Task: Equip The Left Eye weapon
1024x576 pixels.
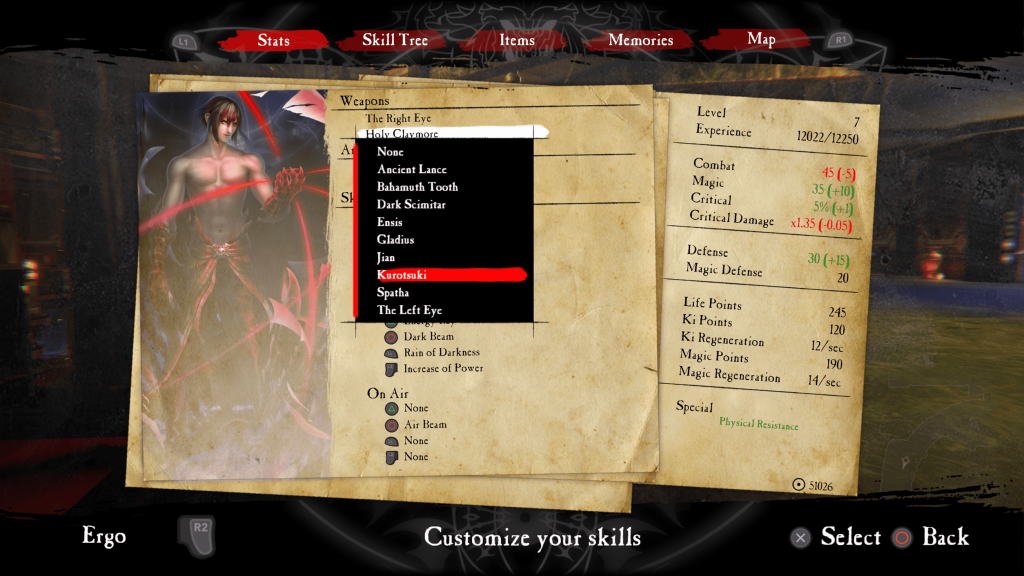Action: tap(409, 311)
